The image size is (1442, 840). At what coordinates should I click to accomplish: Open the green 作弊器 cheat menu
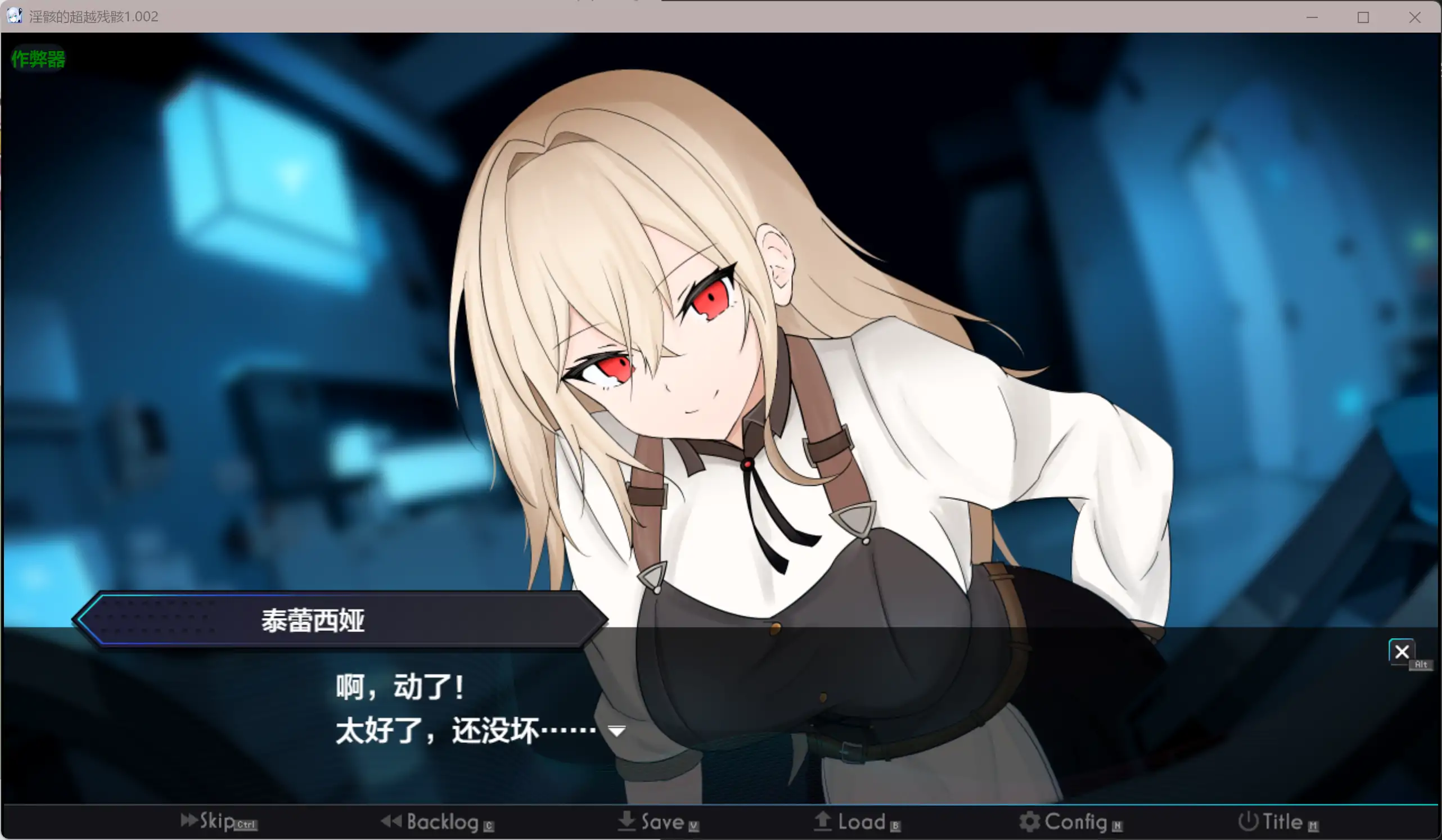point(38,59)
